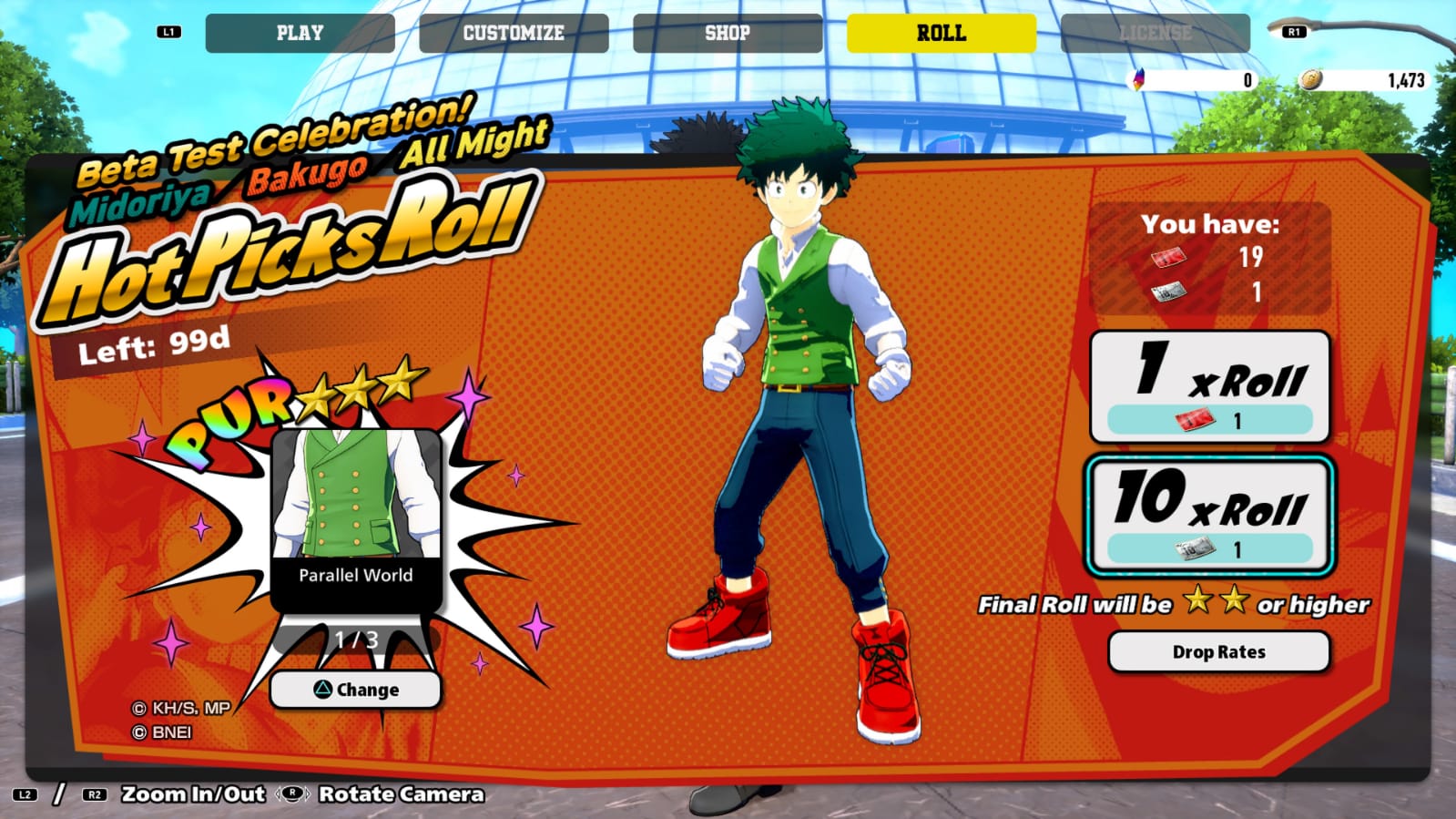1456x819 pixels.
Task: Click the Change featured item button
Action: tap(356, 690)
